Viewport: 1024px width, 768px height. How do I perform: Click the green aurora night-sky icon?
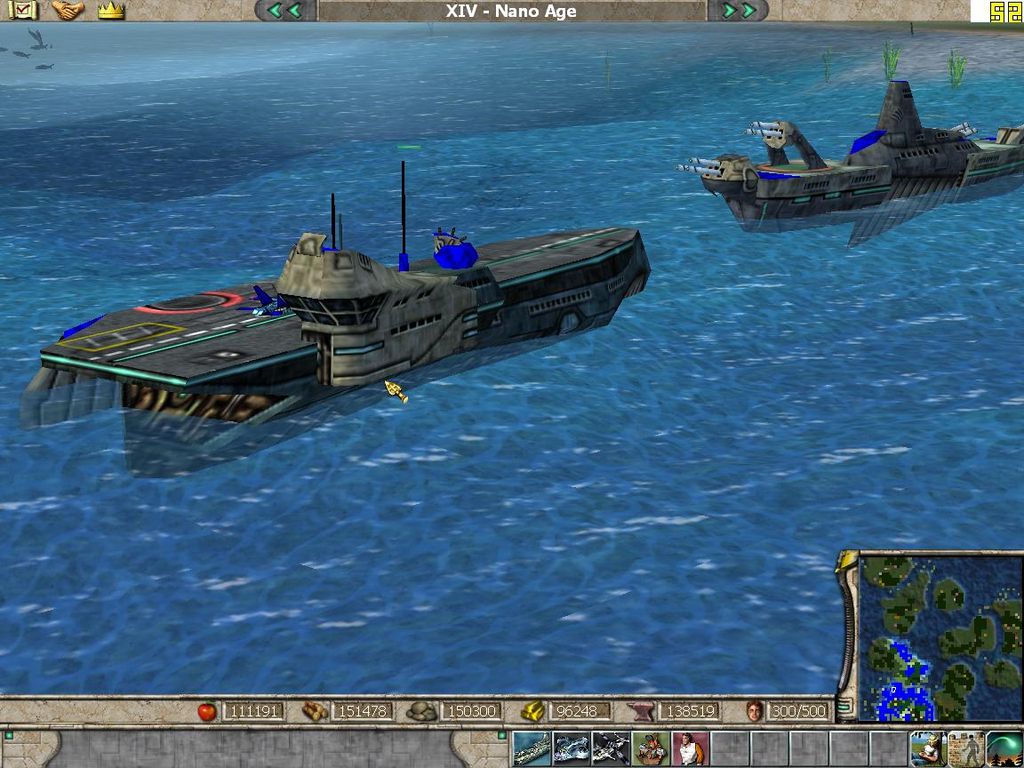[1004, 749]
